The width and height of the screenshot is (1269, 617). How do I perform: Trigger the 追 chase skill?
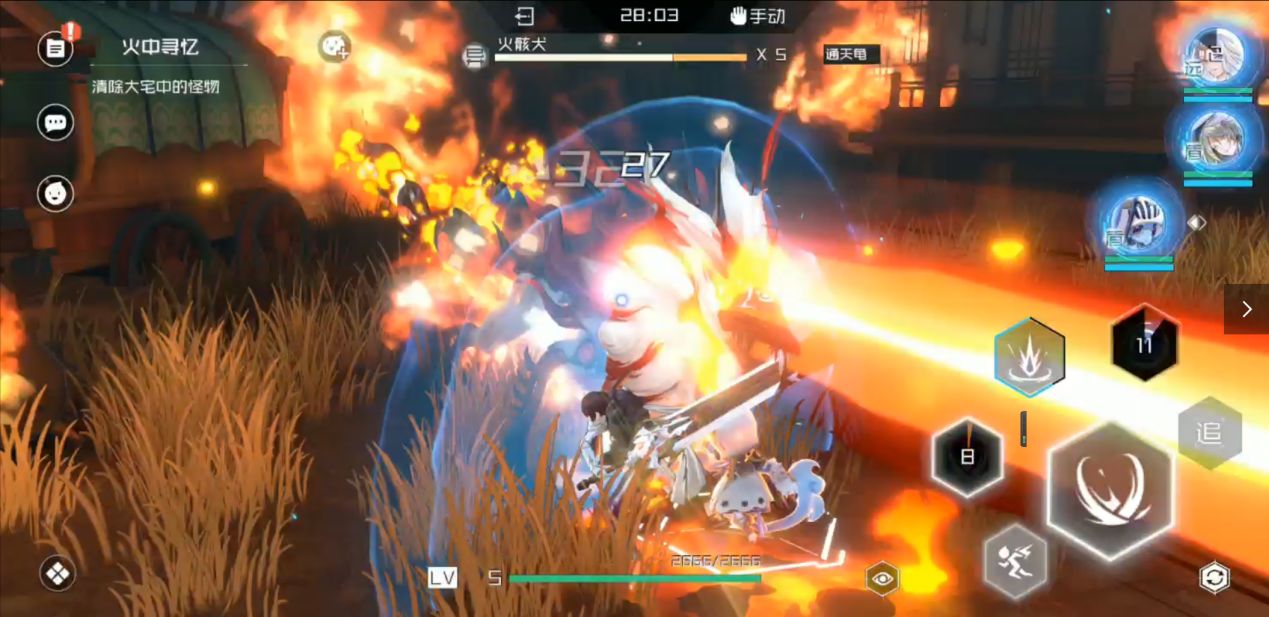tap(1209, 433)
